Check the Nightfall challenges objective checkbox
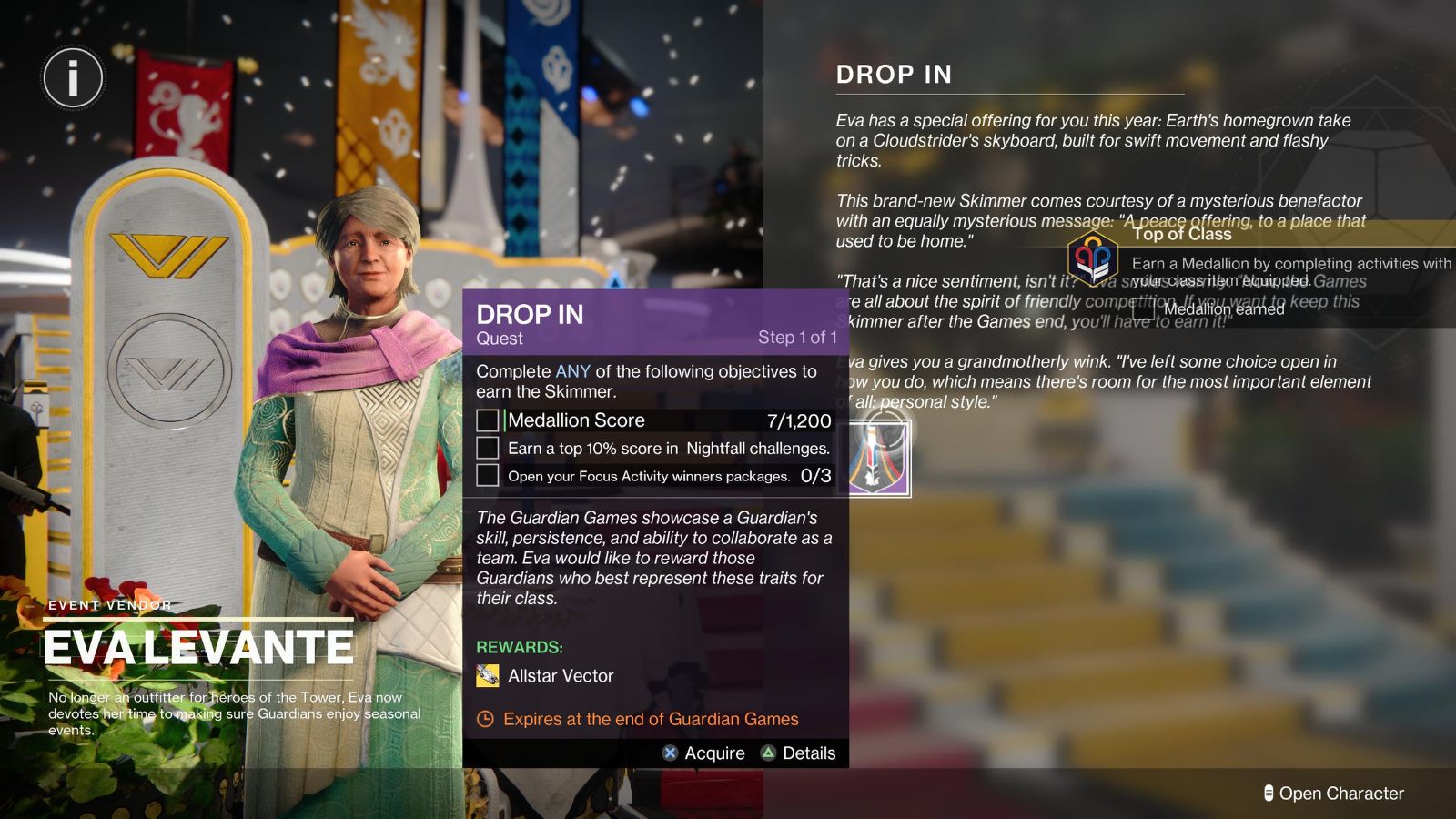Viewport: 1456px width, 819px height. pos(487,449)
